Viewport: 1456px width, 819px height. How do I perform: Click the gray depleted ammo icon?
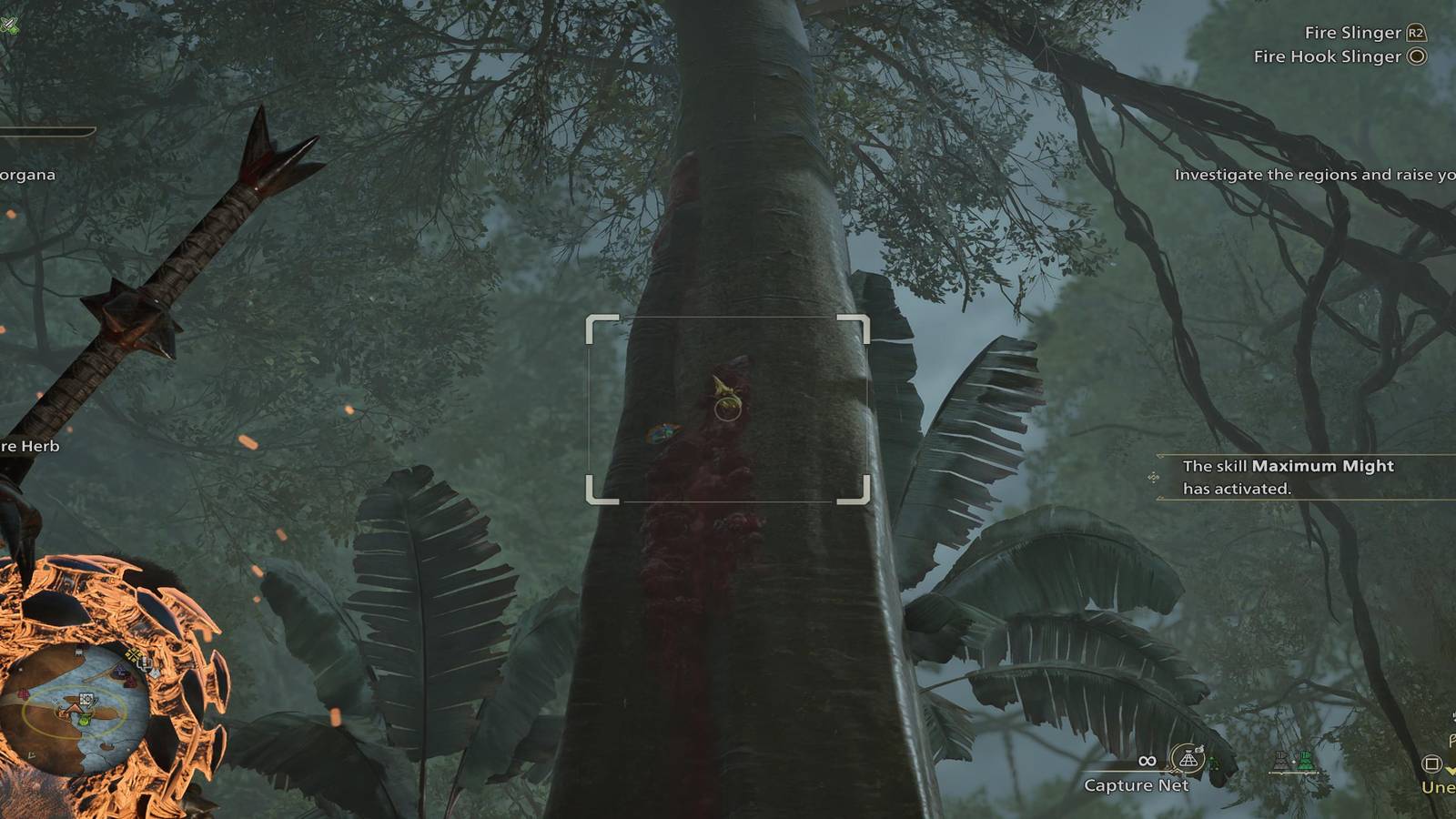[x=1281, y=760]
